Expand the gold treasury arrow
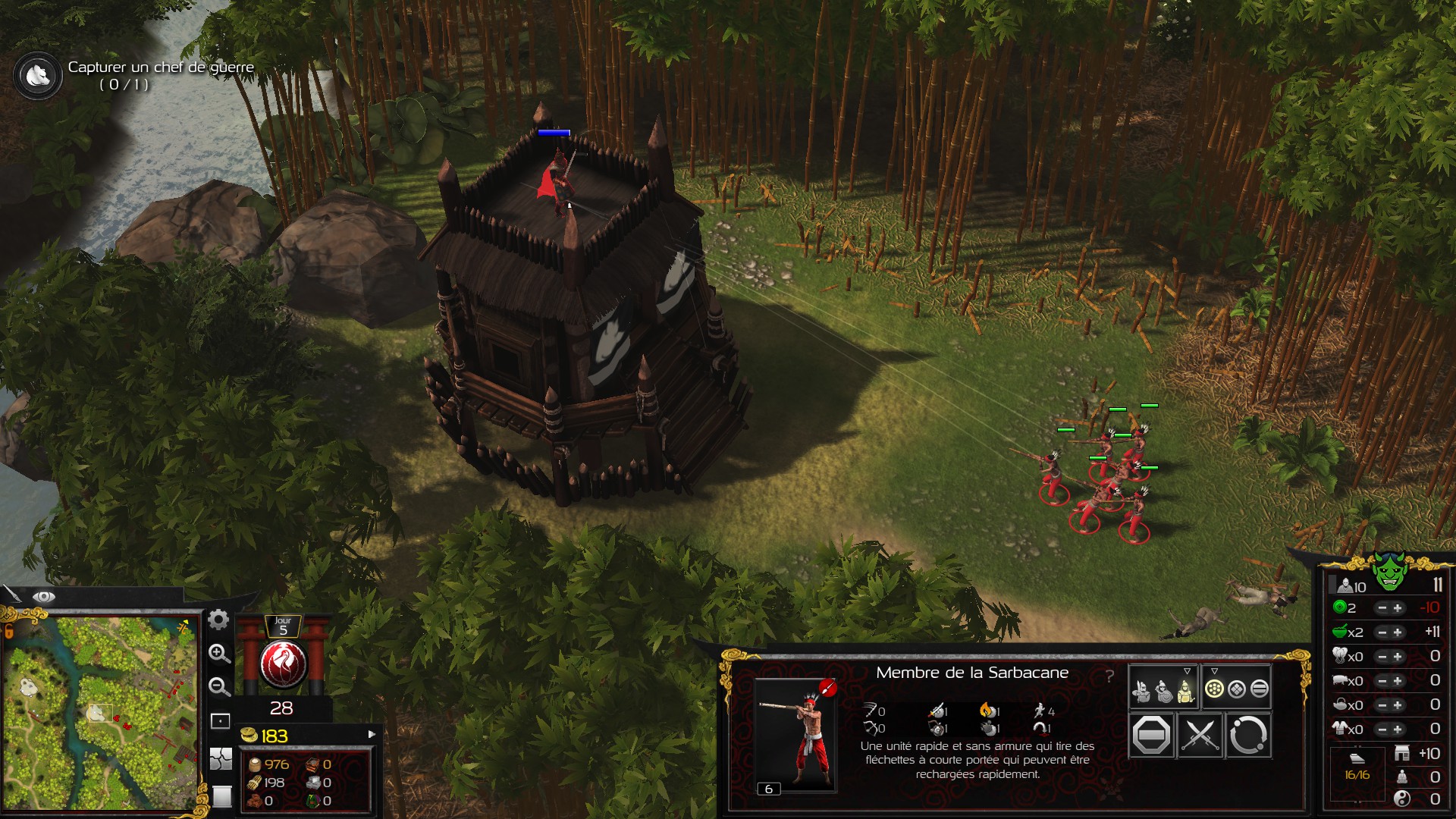Viewport: 1456px width, 819px height. tap(372, 734)
